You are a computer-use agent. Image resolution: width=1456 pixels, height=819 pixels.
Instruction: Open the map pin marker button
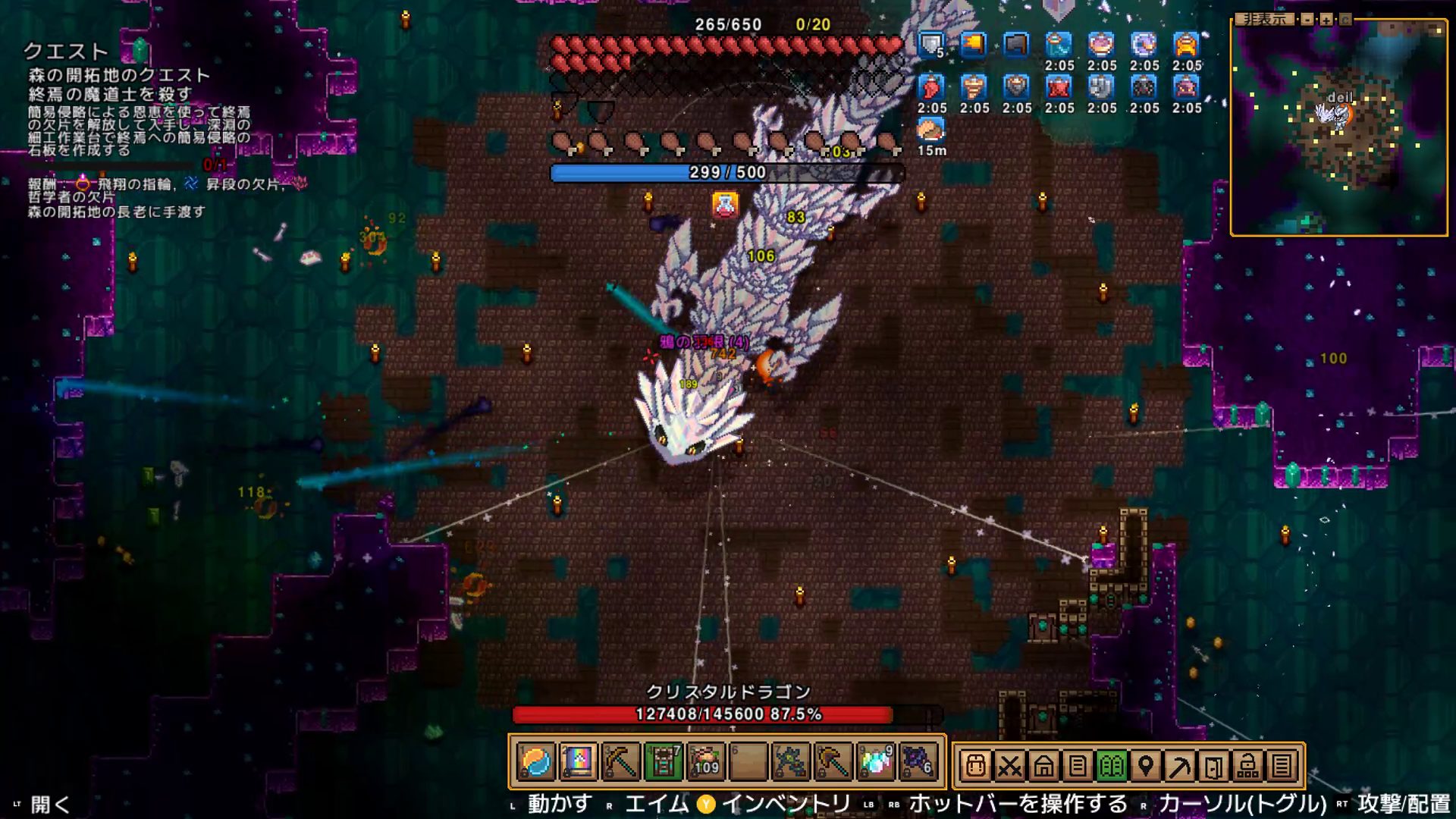pos(1146,766)
